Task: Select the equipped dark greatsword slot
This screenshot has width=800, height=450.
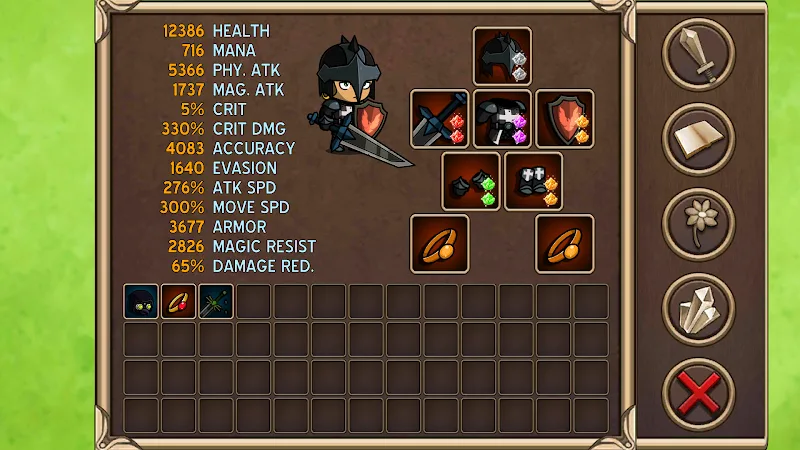Action: point(440,119)
